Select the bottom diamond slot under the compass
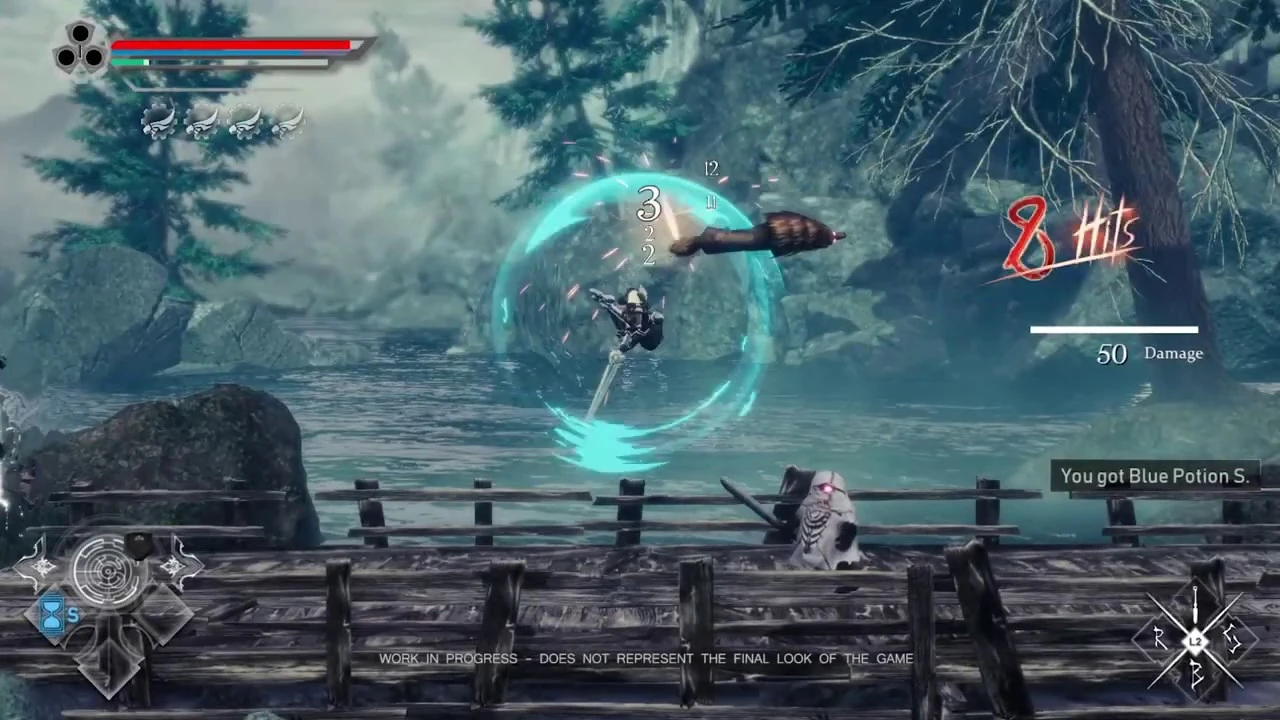Screen dimensions: 1280x720 [107, 668]
